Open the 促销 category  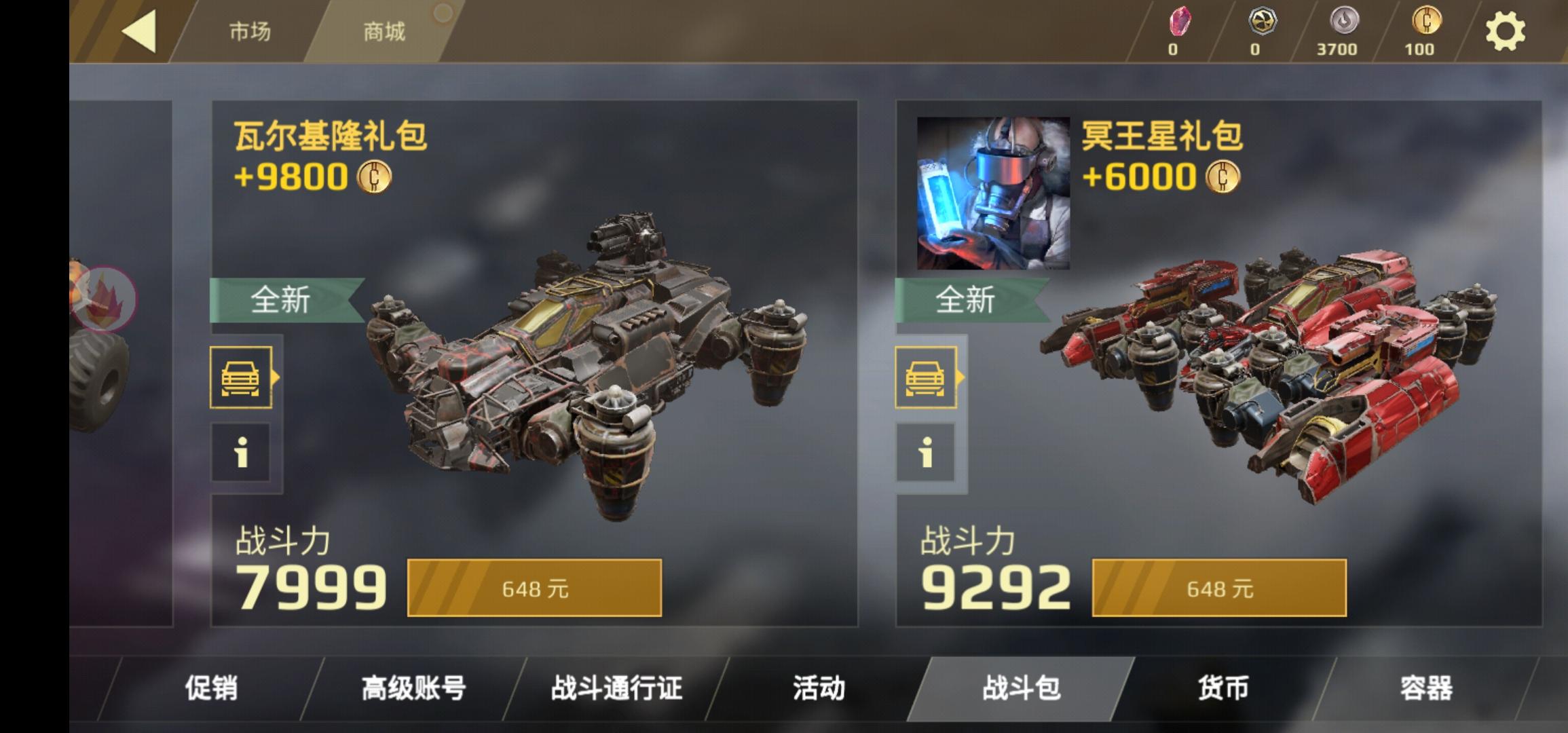[x=211, y=688]
